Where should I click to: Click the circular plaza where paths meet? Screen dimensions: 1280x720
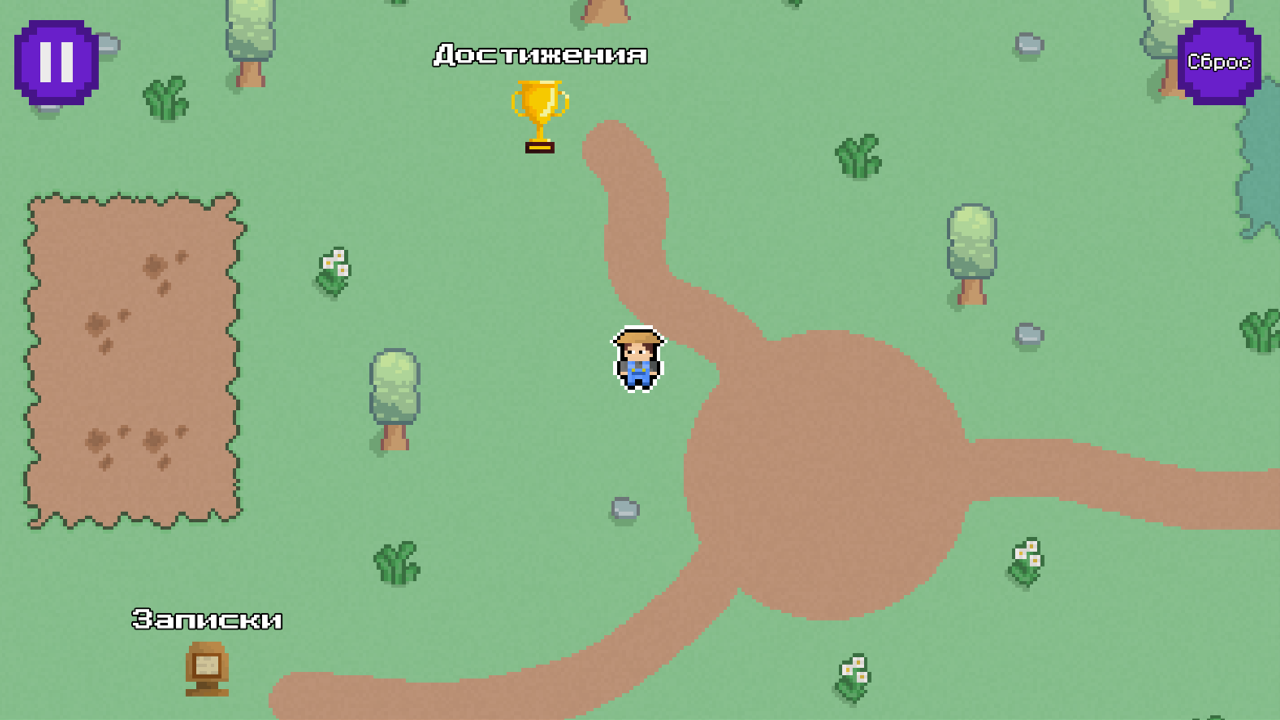[x=820, y=465]
